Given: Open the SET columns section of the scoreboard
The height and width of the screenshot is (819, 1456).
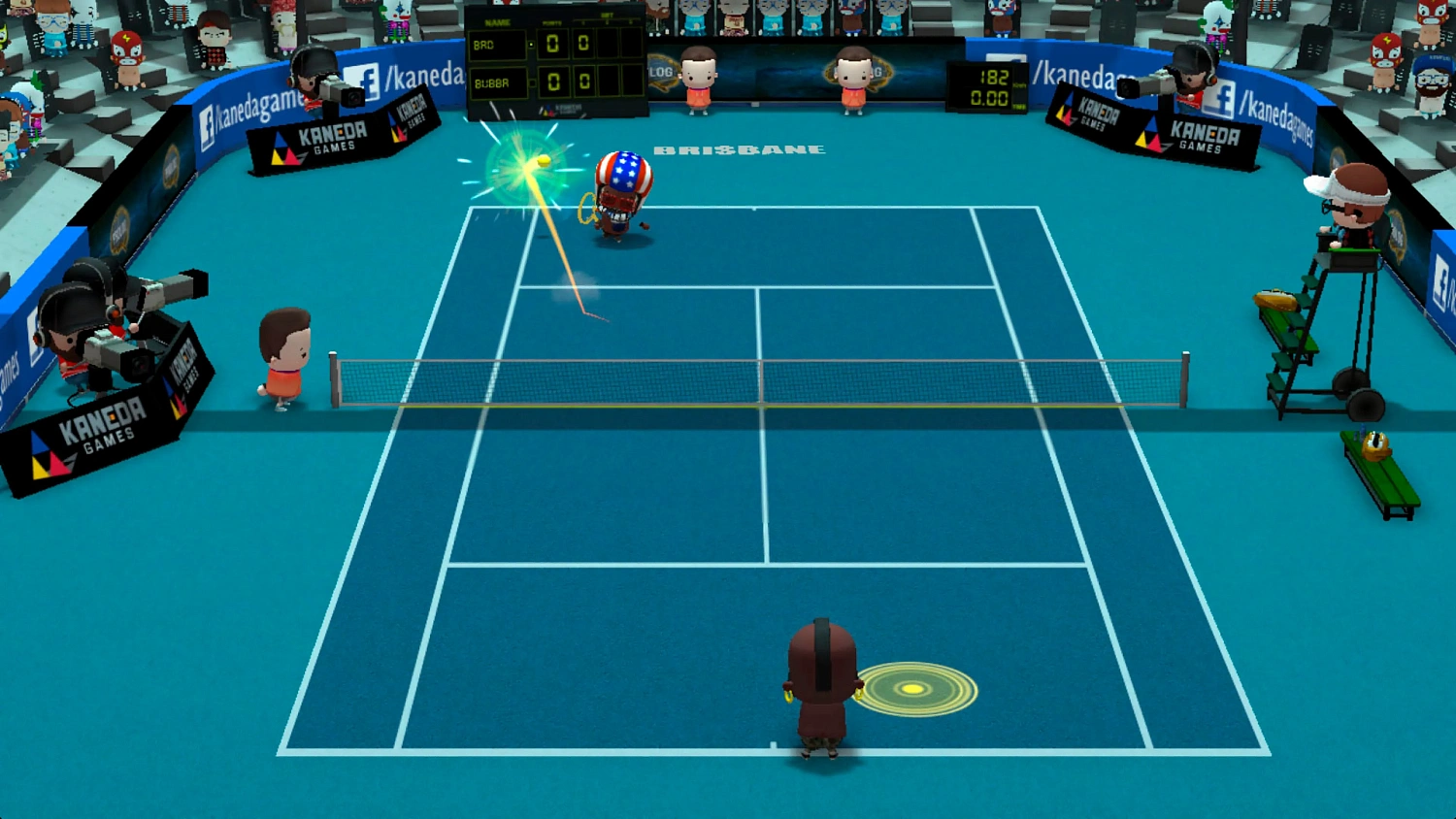Looking at the screenshot, I should tap(609, 16).
